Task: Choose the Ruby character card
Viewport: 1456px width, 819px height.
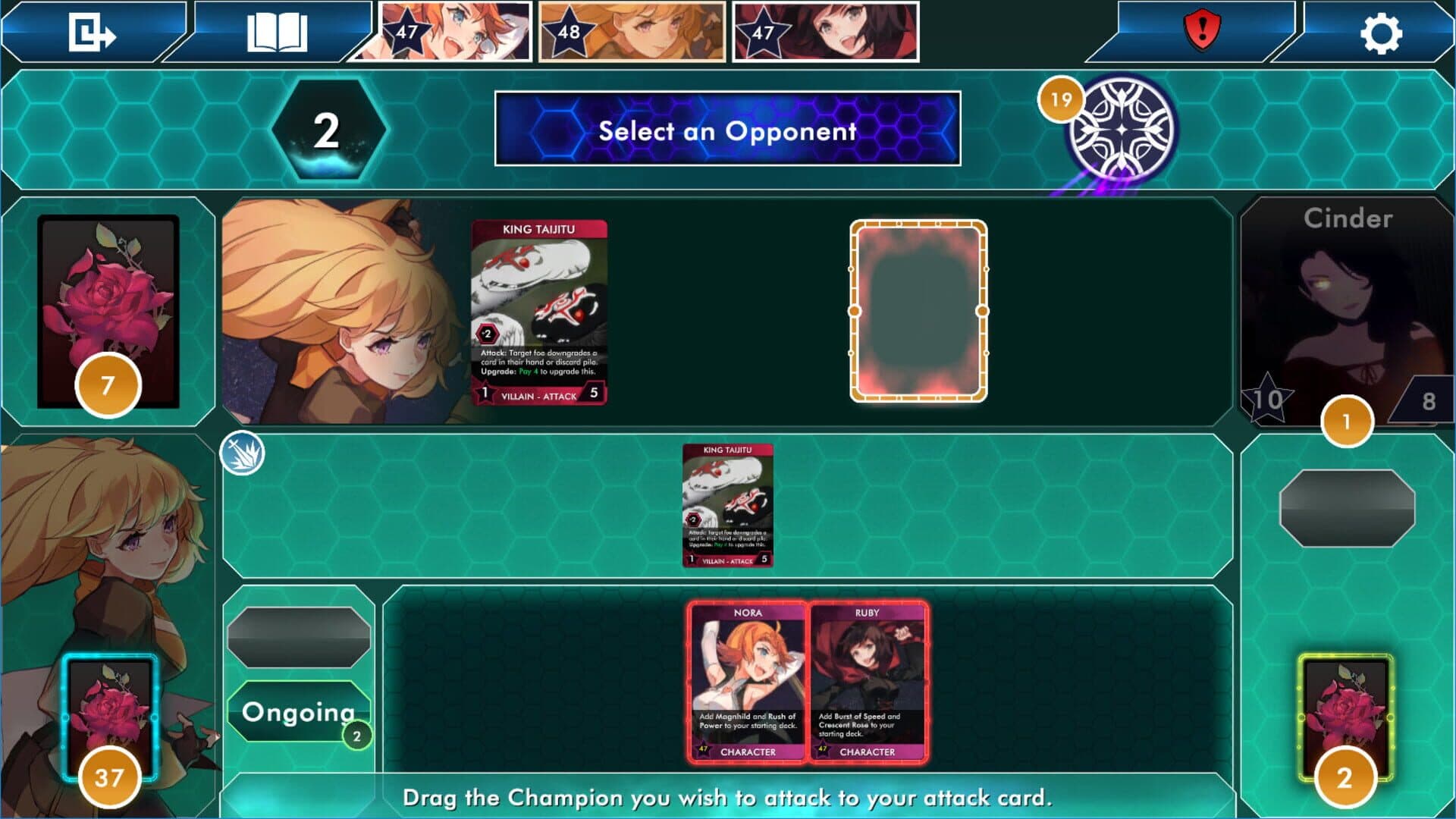Action: coord(868,681)
